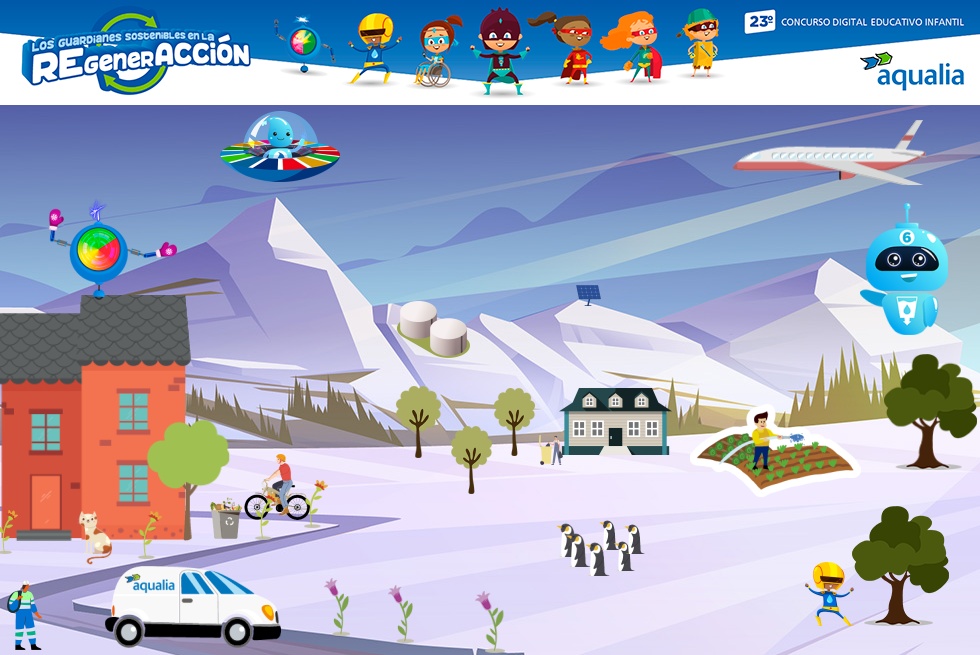Pick the wheelchair hero in the header
Screen dimensions: 980x655
click(435, 53)
